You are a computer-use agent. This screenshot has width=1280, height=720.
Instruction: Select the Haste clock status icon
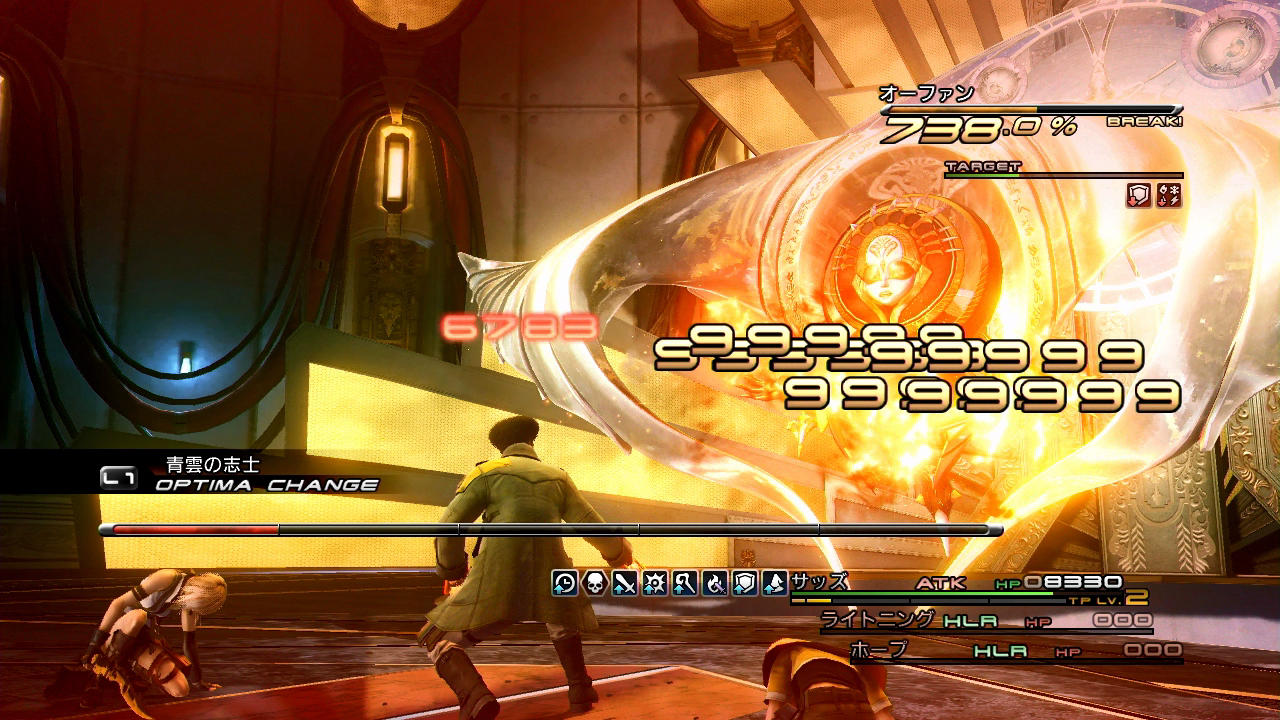(x=565, y=583)
